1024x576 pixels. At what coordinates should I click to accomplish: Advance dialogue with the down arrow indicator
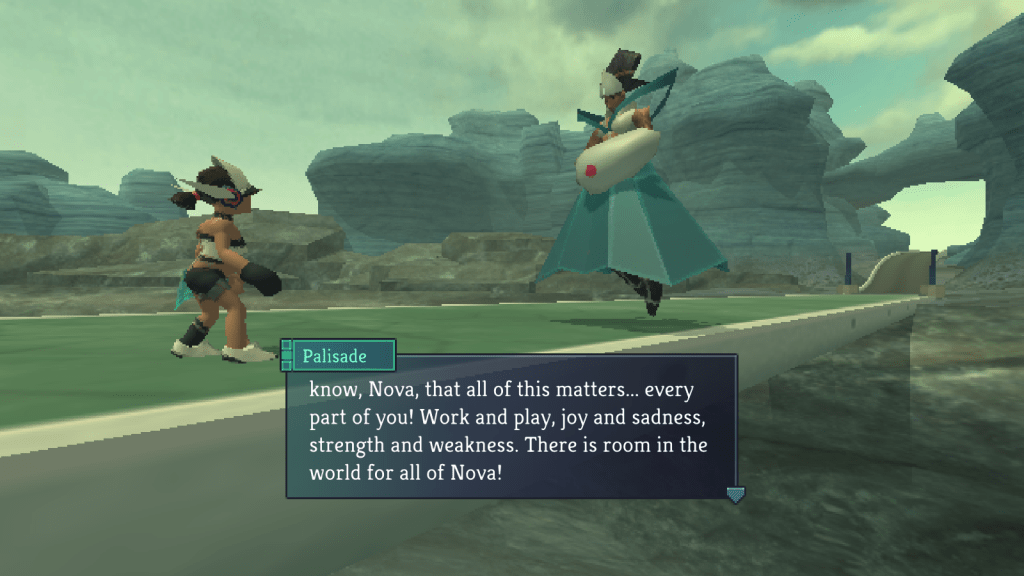(x=735, y=494)
